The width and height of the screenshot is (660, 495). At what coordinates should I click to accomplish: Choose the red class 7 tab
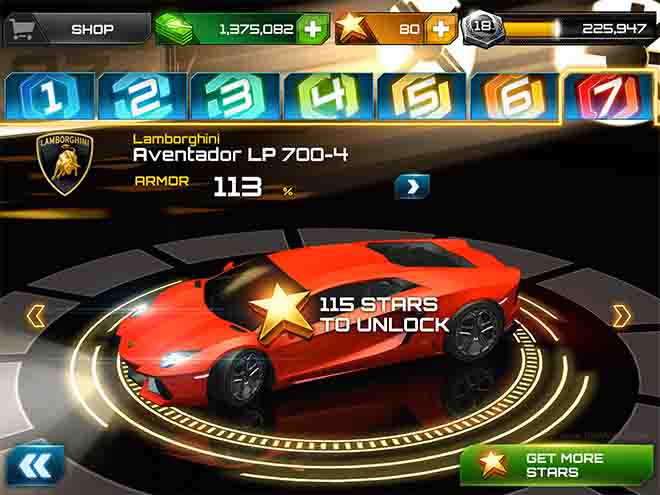pos(610,96)
